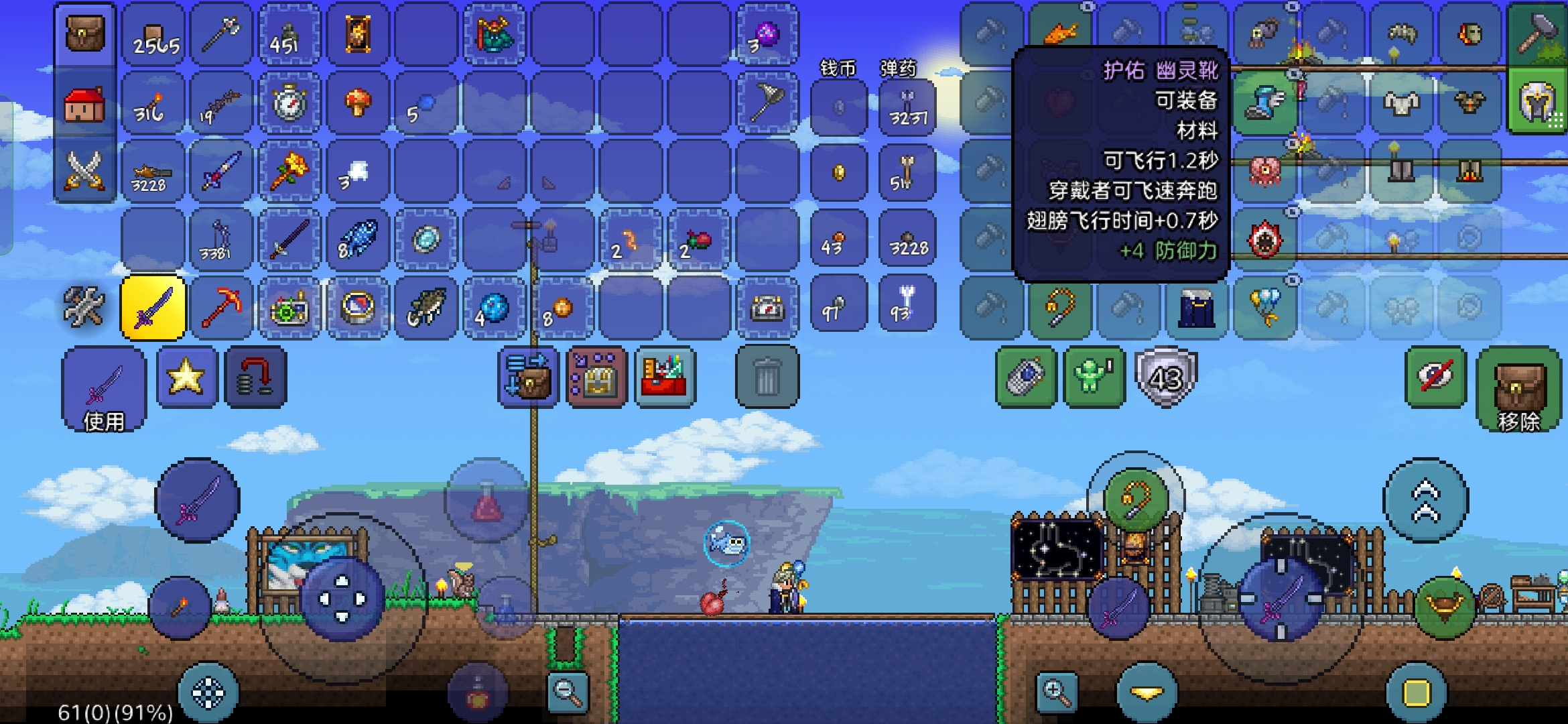The image size is (1568, 724).
Task: Zoom in with the plus magnifier
Action: (1056, 692)
